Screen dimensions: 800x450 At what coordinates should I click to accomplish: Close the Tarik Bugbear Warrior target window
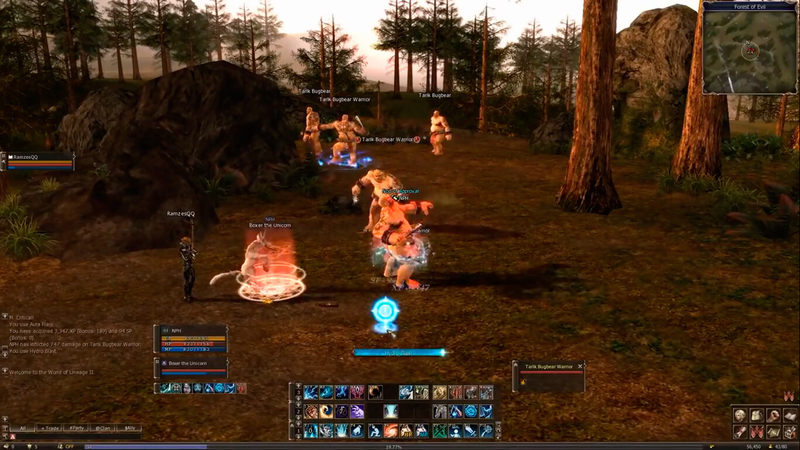coord(580,366)
